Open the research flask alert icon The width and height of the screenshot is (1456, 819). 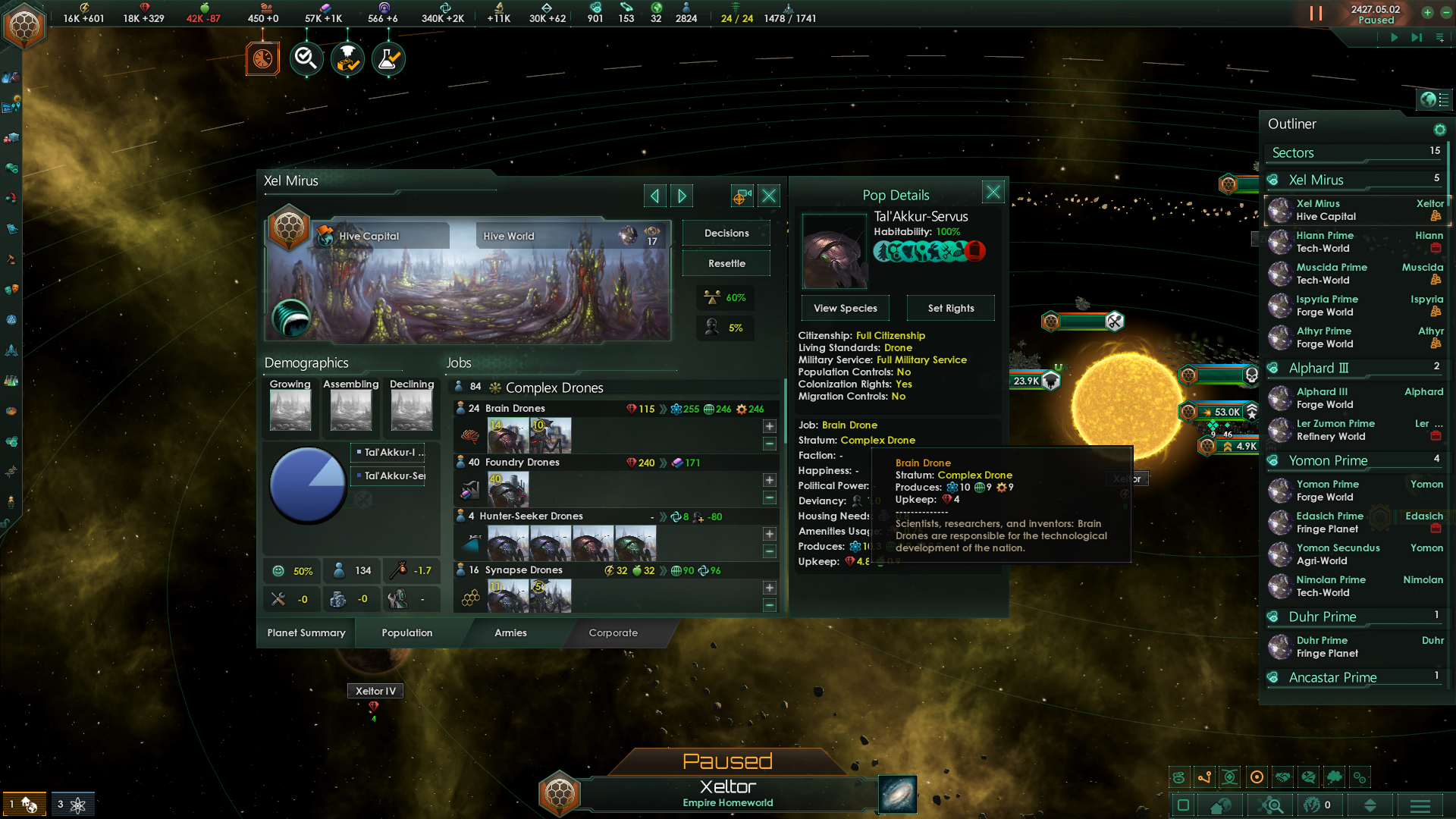pyautogui.click(x=388, y=58)
